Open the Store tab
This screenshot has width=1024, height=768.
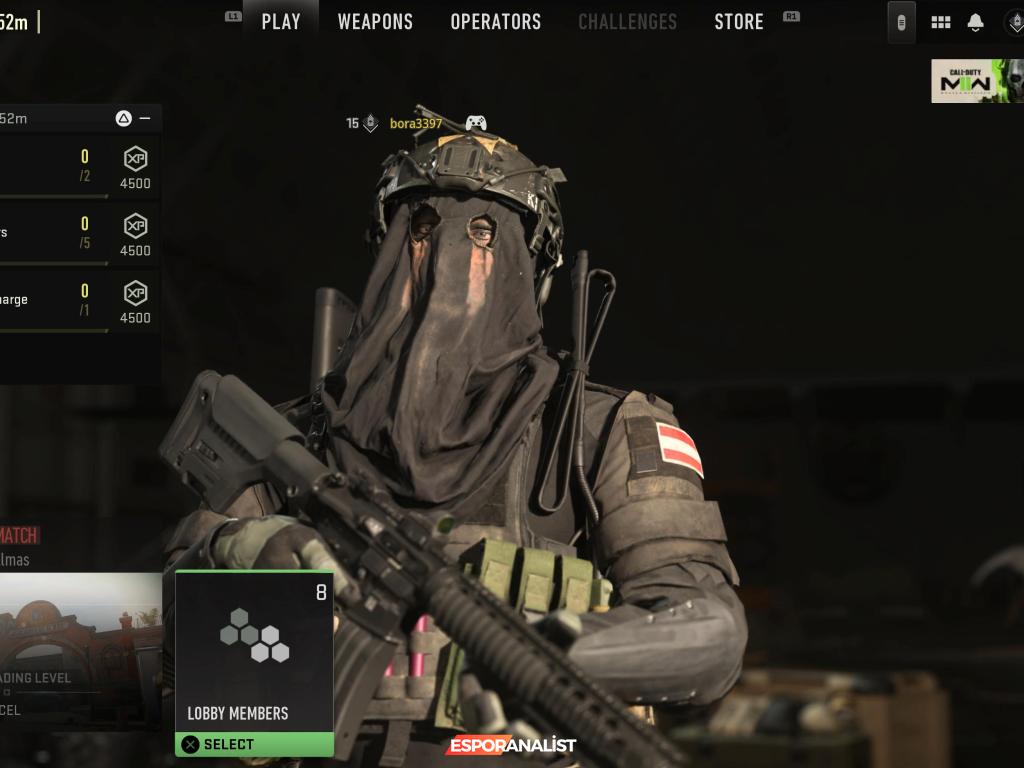[x=739, y=22]
